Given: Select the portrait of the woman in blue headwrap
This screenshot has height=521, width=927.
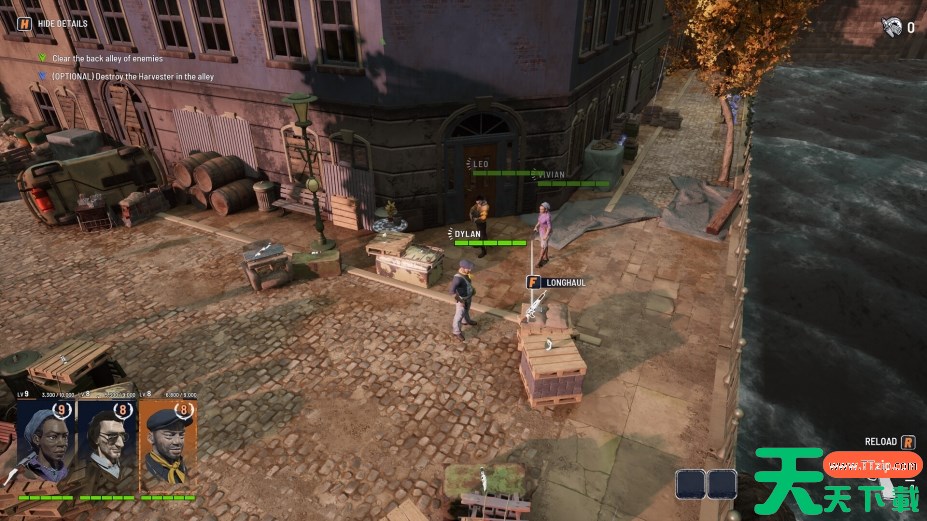Looking at the screenshot, I should click(x=46, y=444).
